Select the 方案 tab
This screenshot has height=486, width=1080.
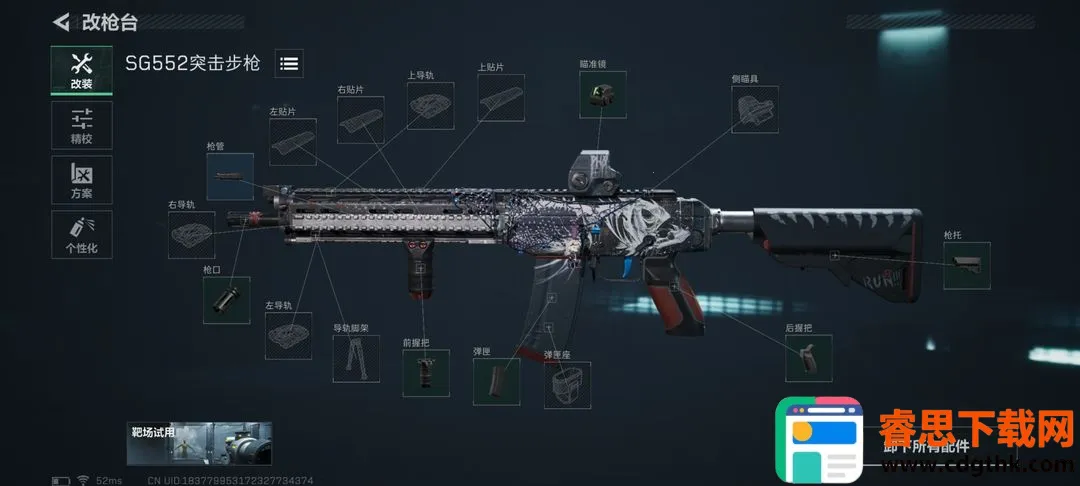click(x=82, y=180)
